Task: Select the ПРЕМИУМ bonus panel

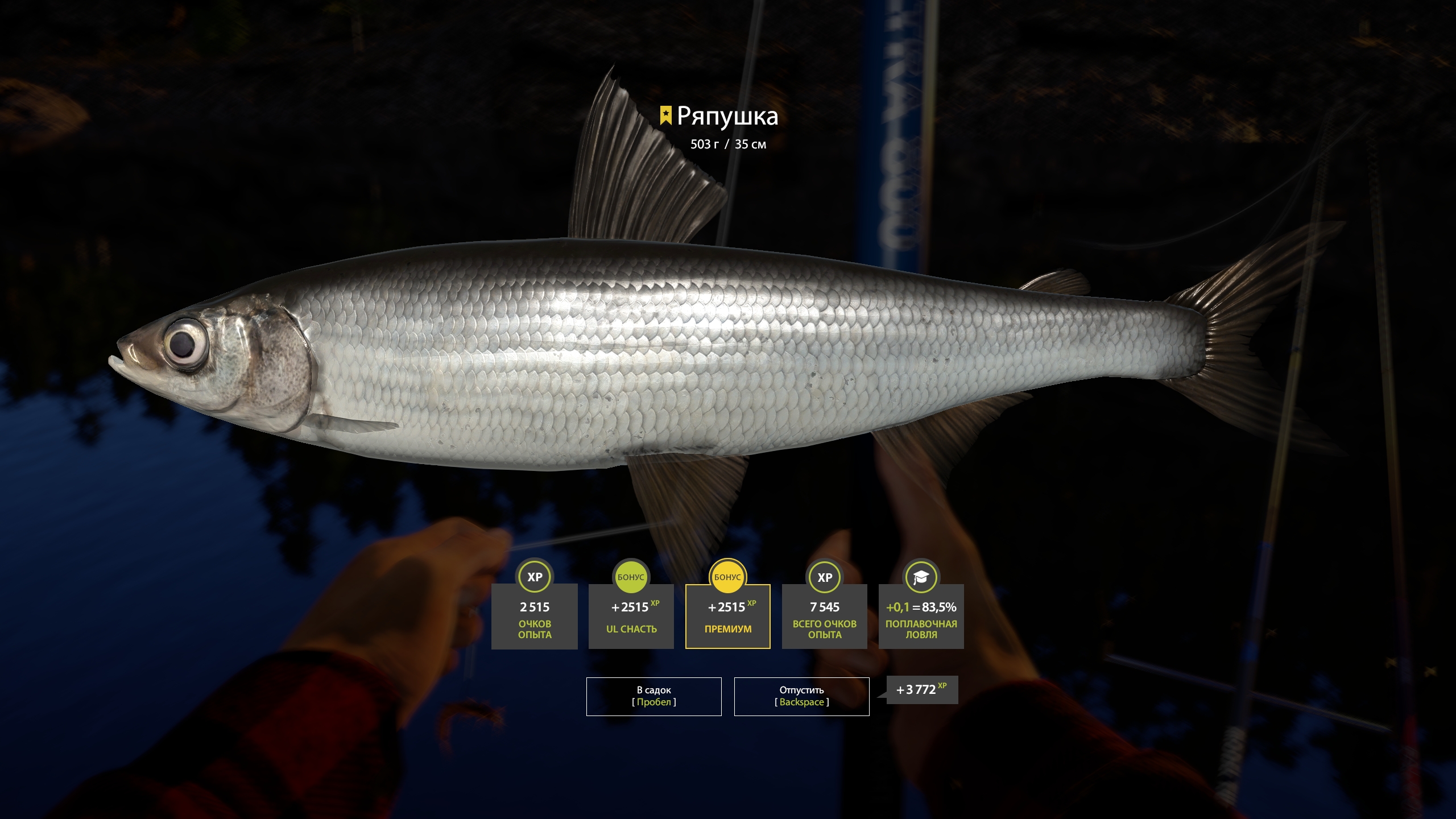Action: 727,616
